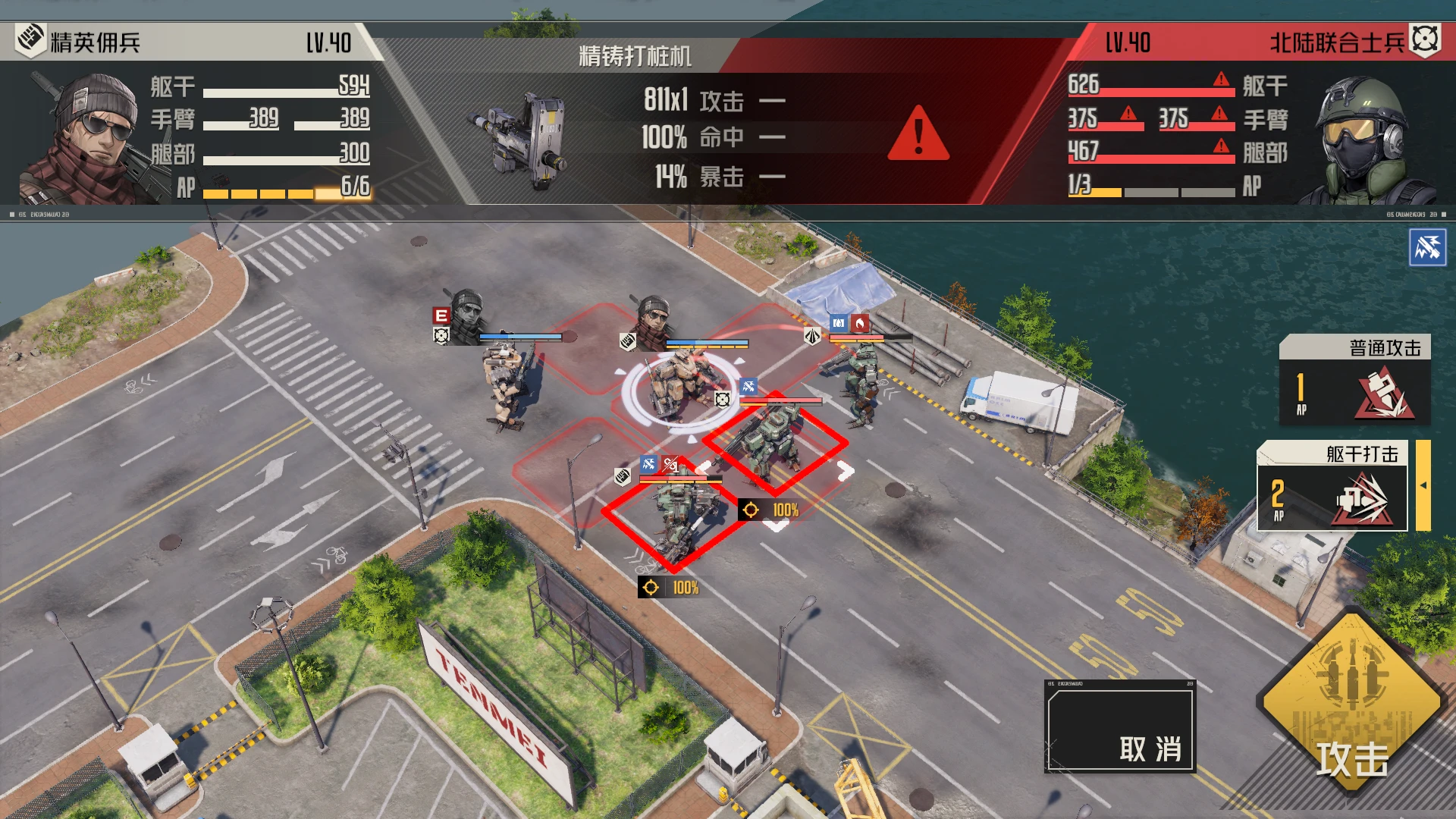Click the yellow arrow tab beside 躯干打击
Screen dimensions: 1456x819
pos(1423,485)
